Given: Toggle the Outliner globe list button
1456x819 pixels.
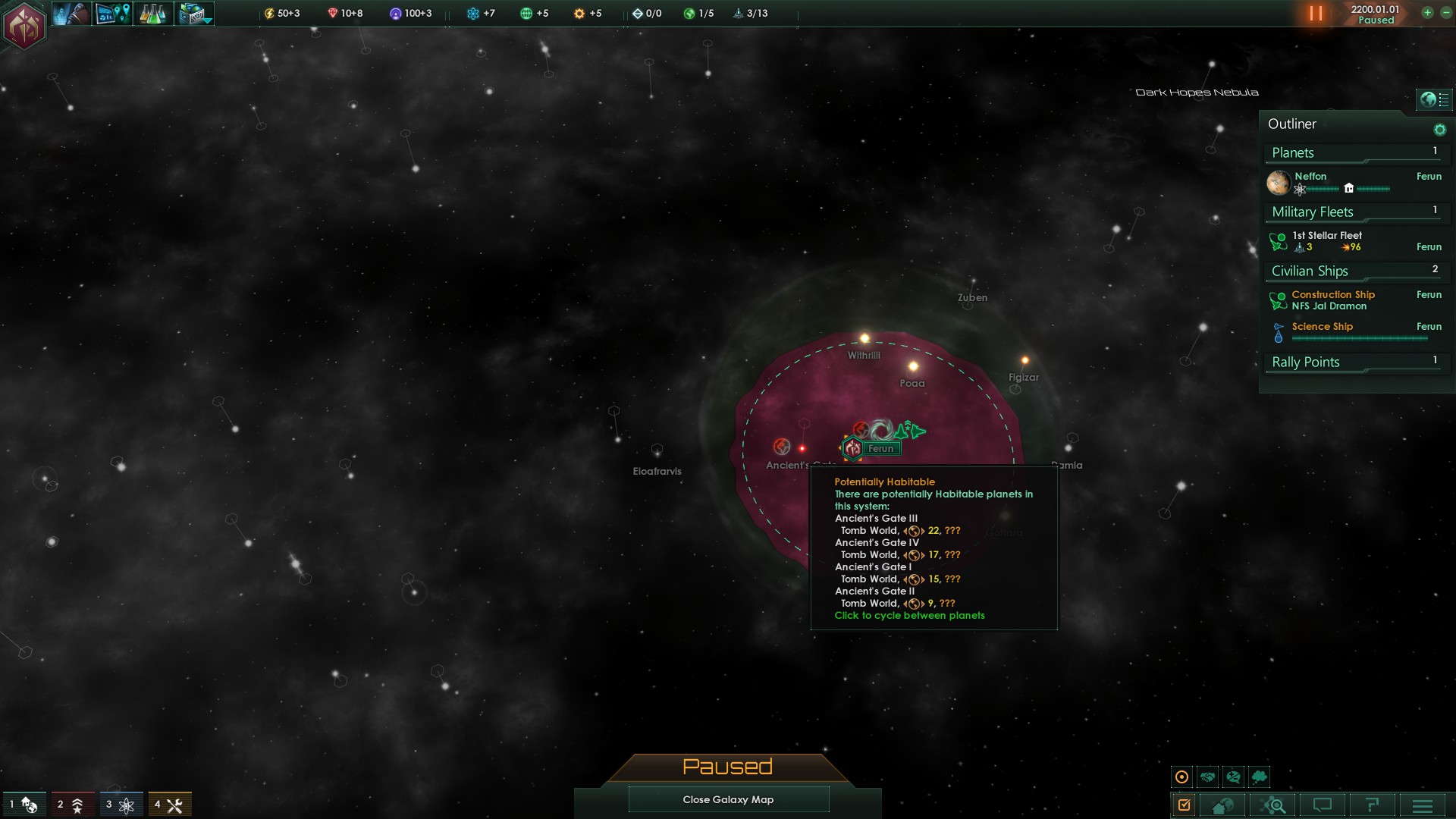Looking at the screenshot, I should pyautogui.click(x=1434, y=99).
